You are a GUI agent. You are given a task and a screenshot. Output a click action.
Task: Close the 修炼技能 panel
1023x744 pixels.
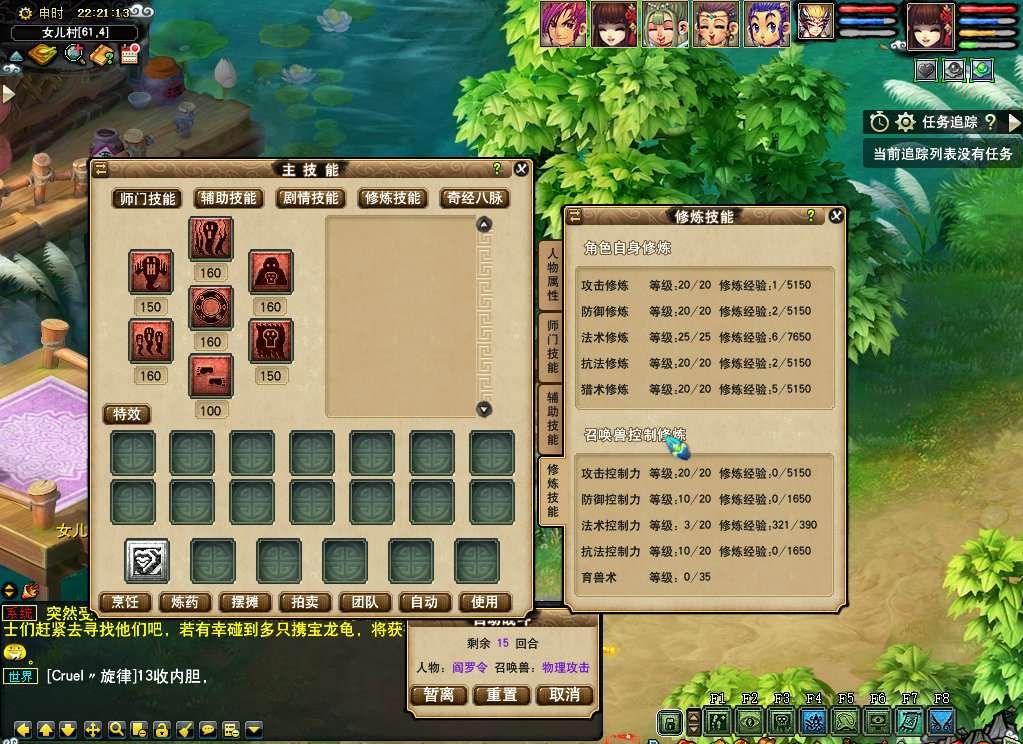pos(836,215)
